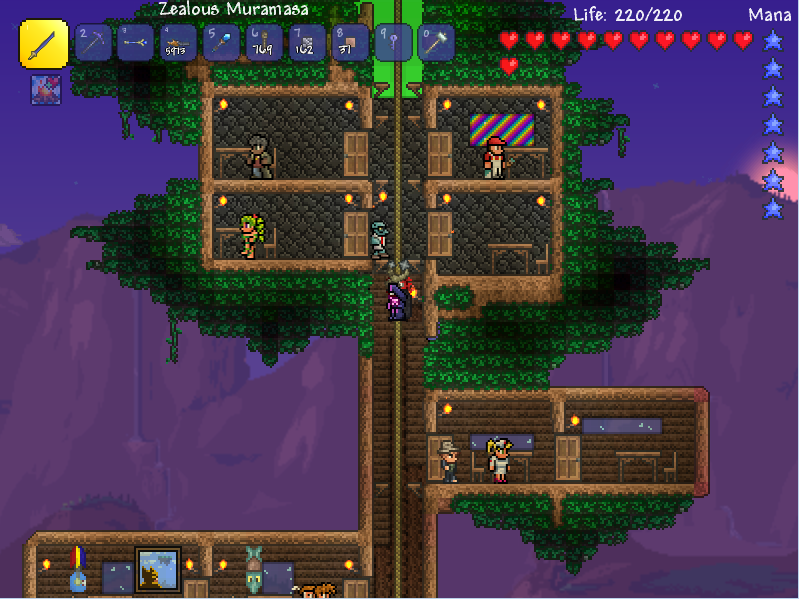
Task: Choose the hammer in hotbar slot 0
Action: [436, 43]
